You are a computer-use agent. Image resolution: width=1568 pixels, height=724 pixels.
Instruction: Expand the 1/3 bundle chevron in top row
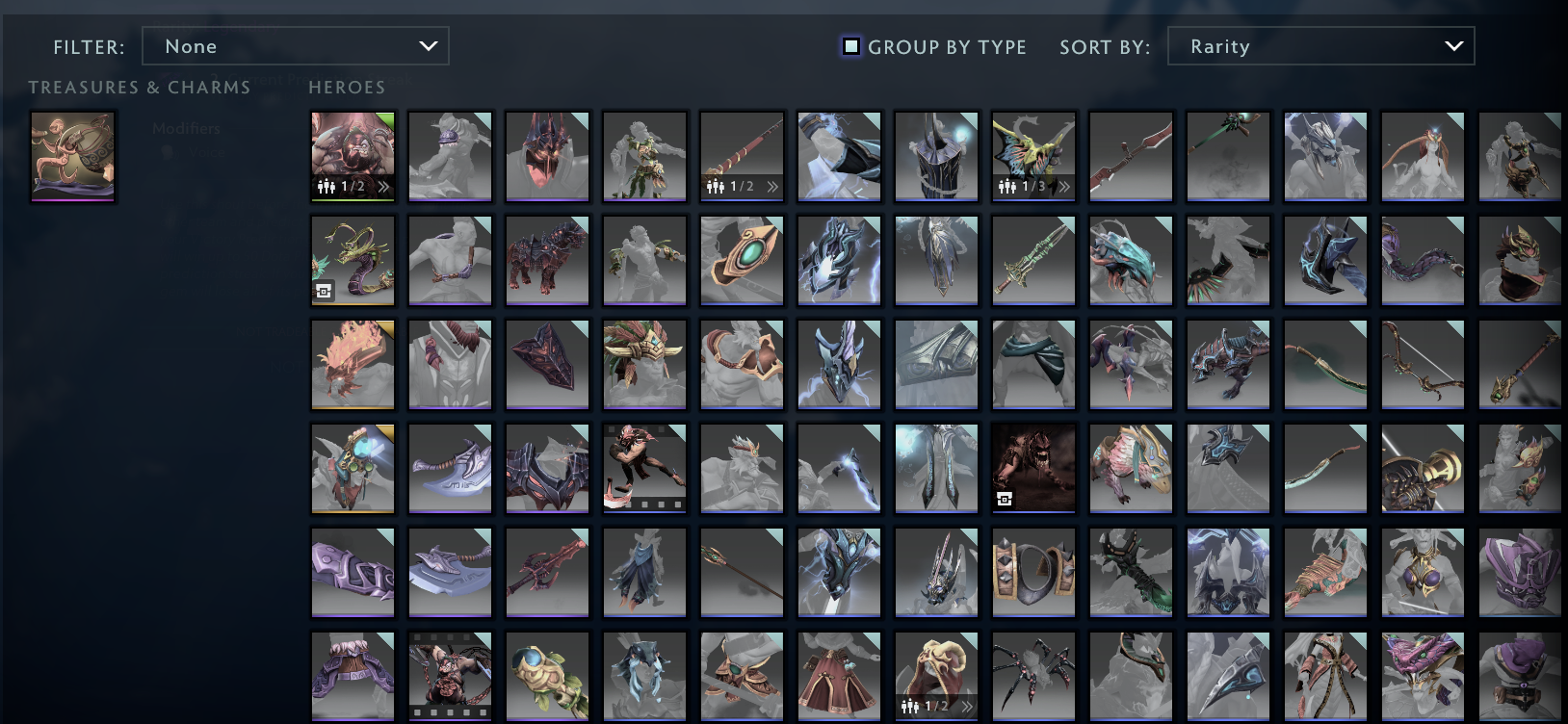point(1064,186)
